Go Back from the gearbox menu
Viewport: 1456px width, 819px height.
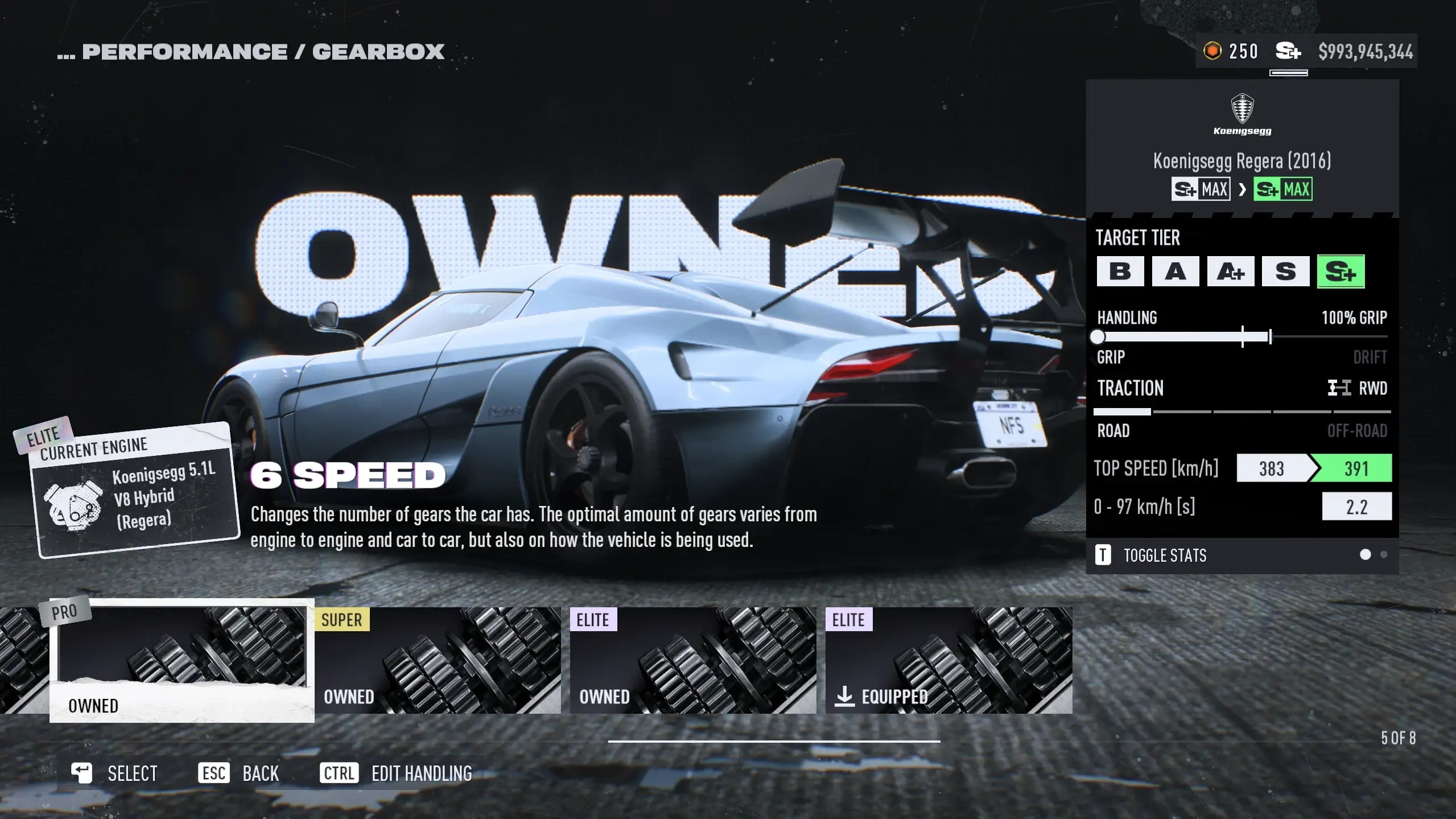pos(239,773)
